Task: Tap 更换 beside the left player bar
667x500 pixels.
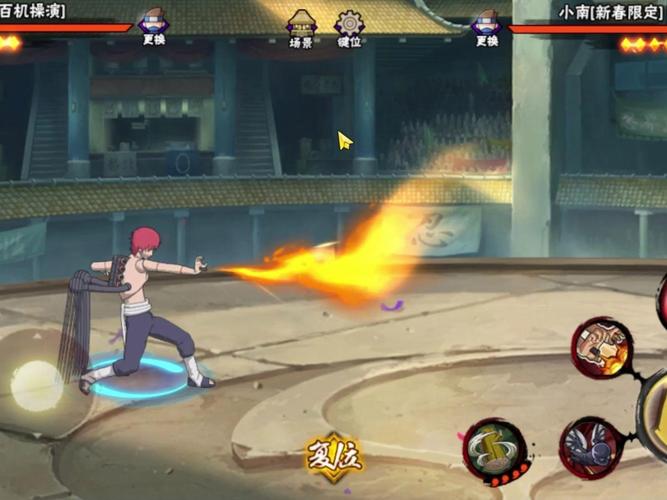Action: click(153, 27)
